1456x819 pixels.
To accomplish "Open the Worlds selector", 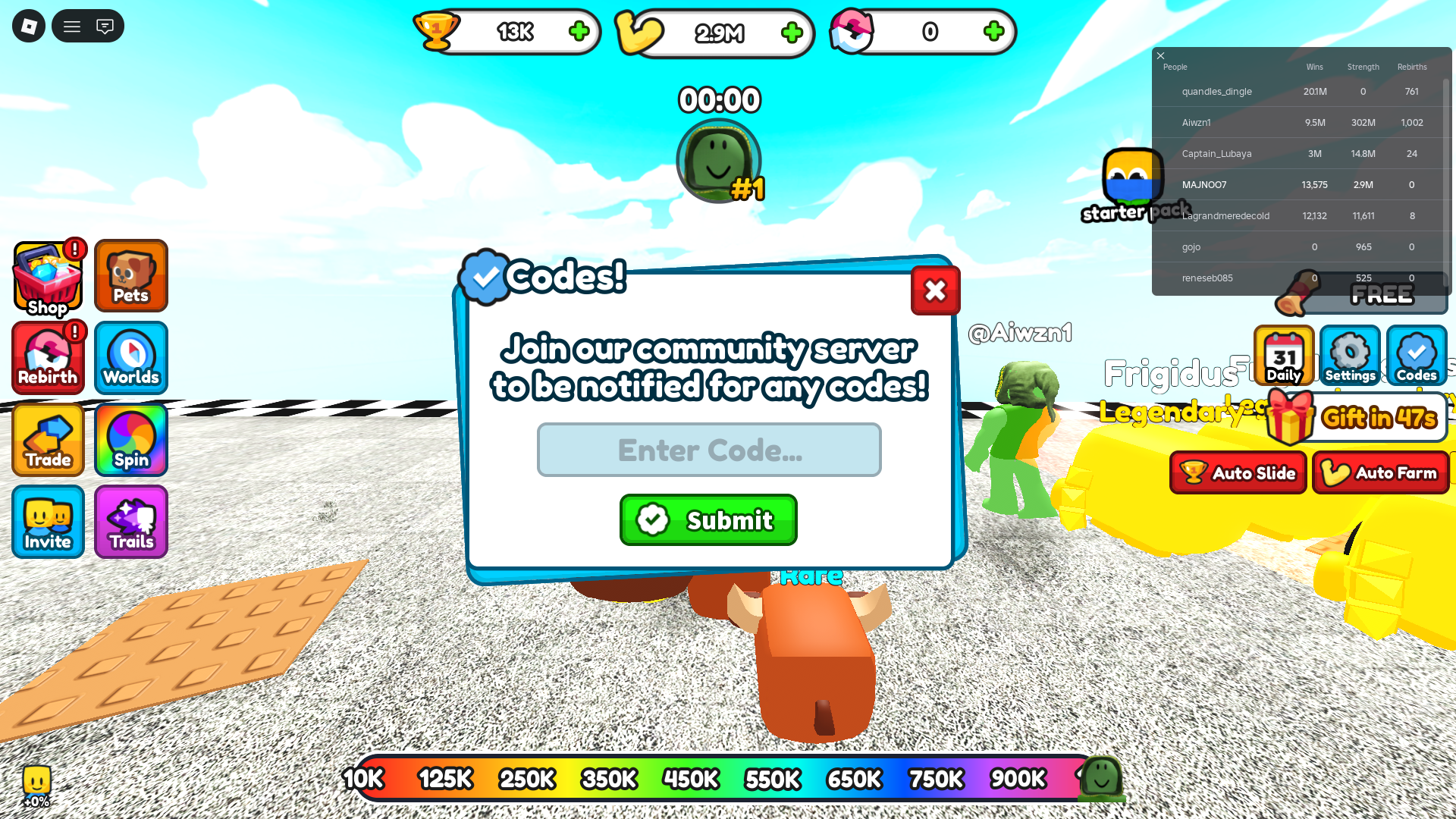I will 130,357.
